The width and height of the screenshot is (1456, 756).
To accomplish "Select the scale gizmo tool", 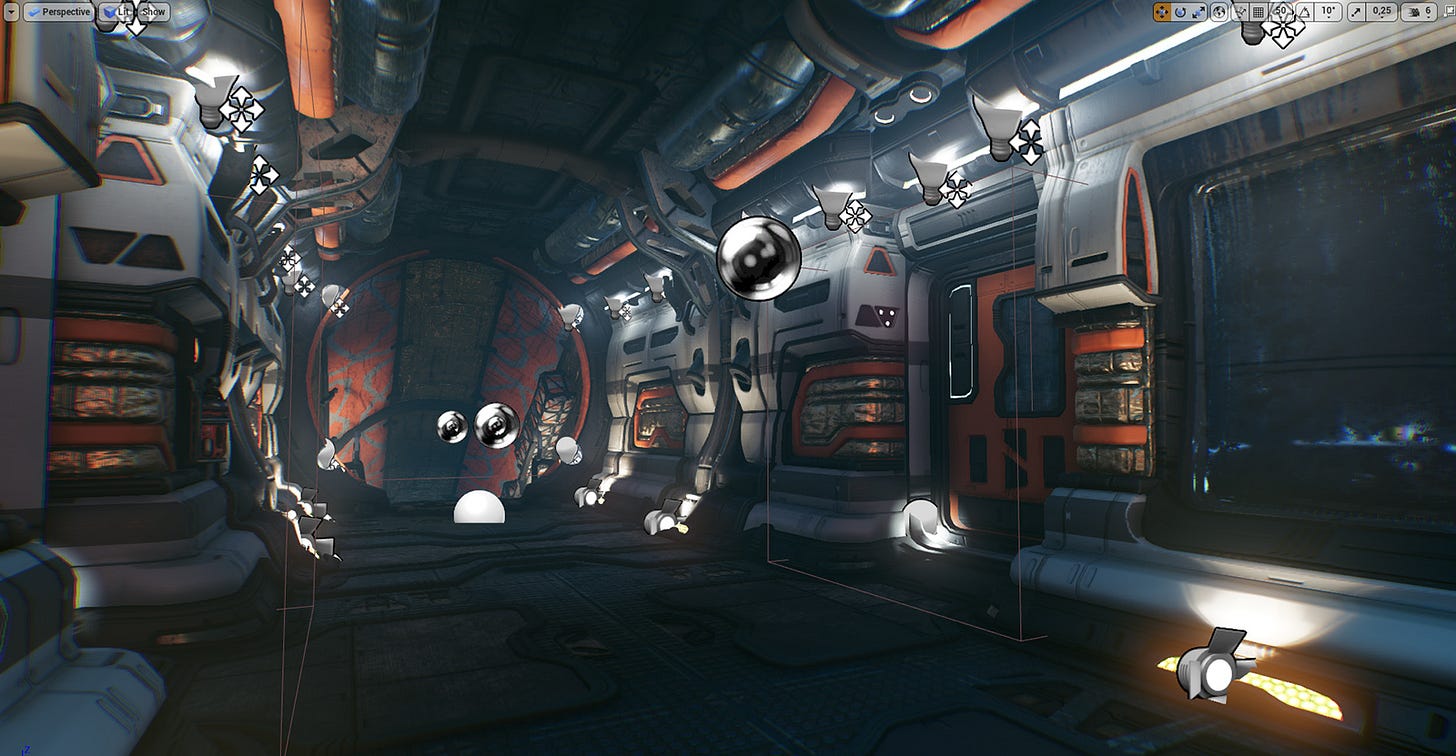I will click(1198, 12).
